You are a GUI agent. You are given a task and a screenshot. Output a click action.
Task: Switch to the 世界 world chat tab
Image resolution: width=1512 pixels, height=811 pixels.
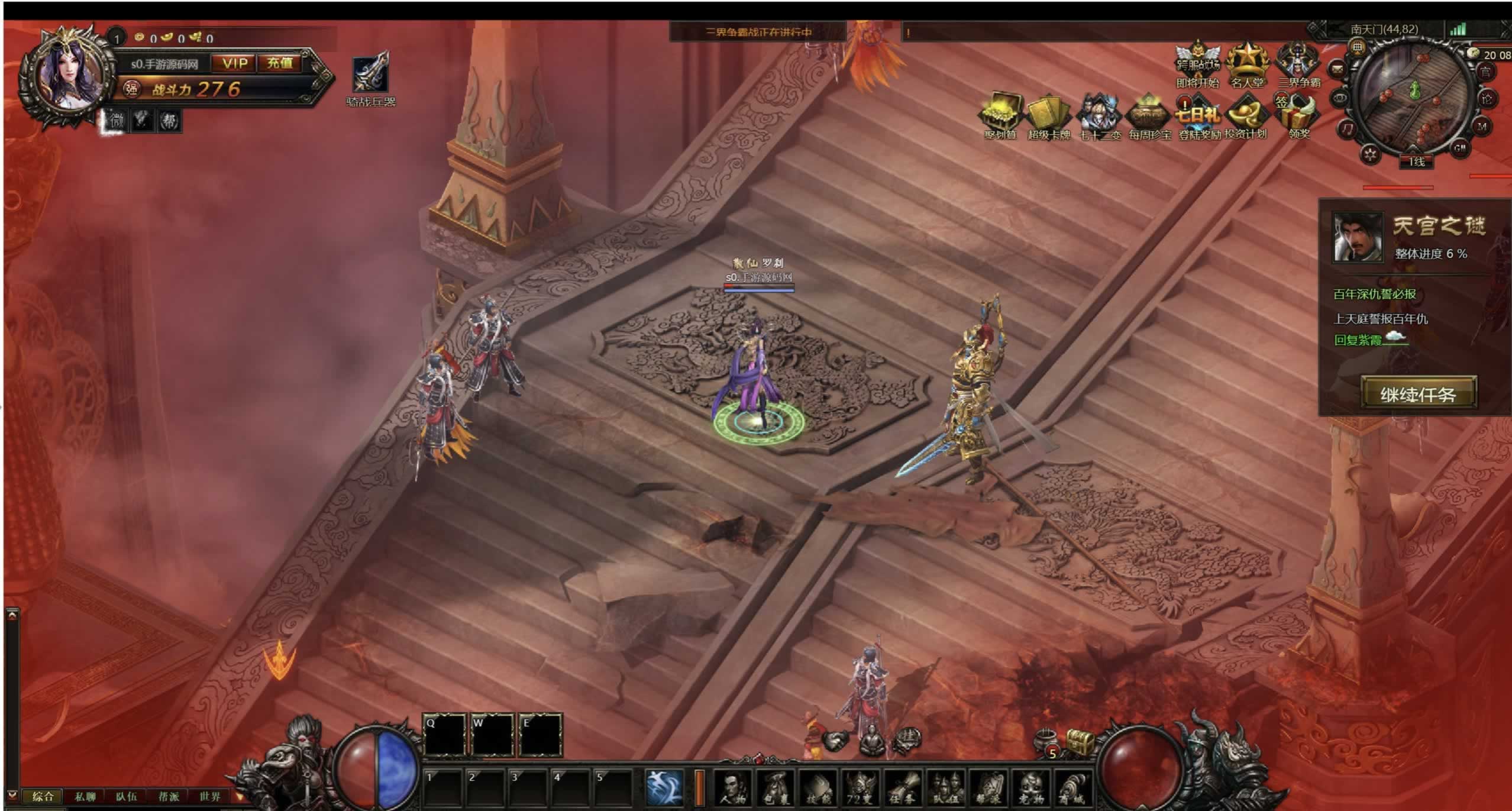coord(210,796)
